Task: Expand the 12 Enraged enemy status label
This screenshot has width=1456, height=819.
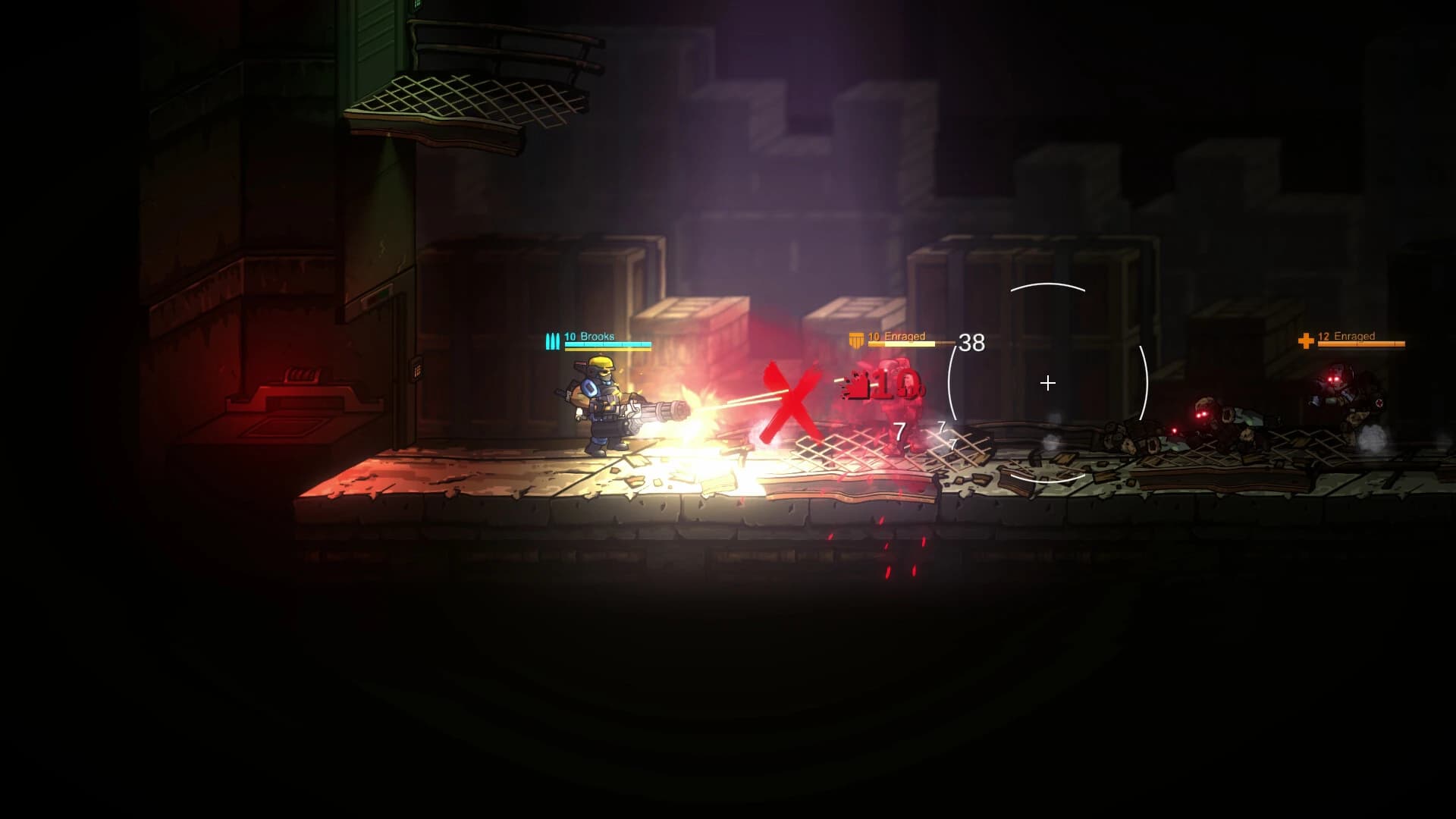Action: pyautogui.click(x=1348, y=336)
